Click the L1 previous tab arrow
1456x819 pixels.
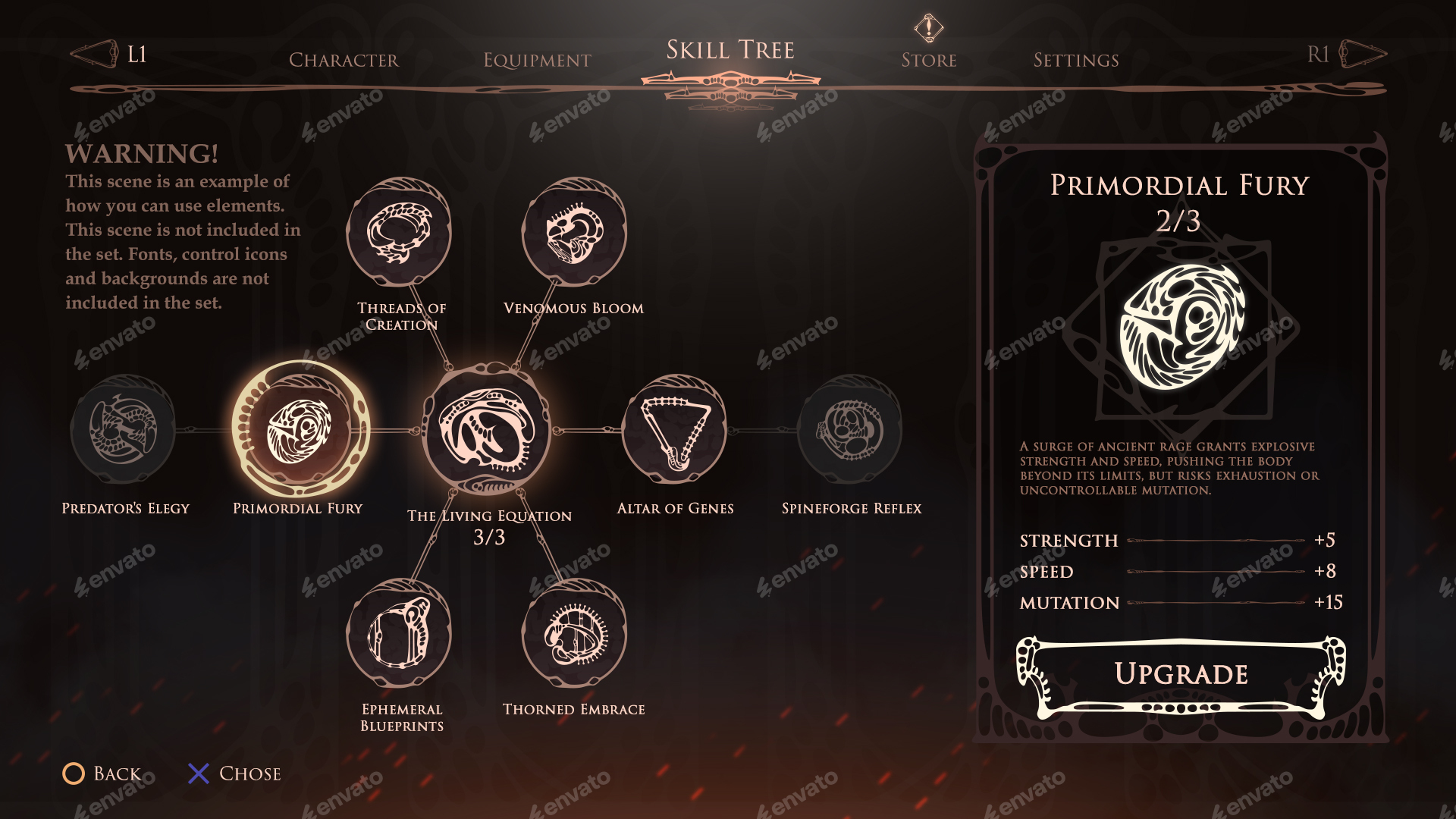pyautogui.click(x=93, y=52)
